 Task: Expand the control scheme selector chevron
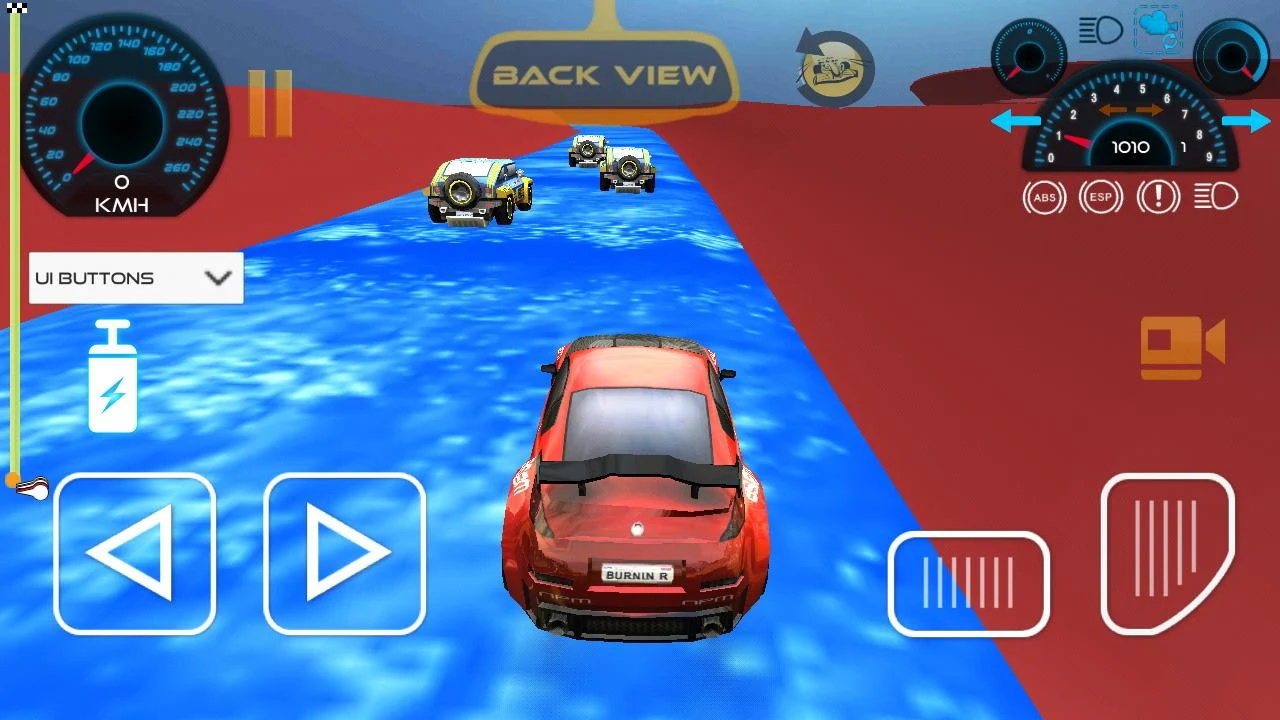pos(220,278)
